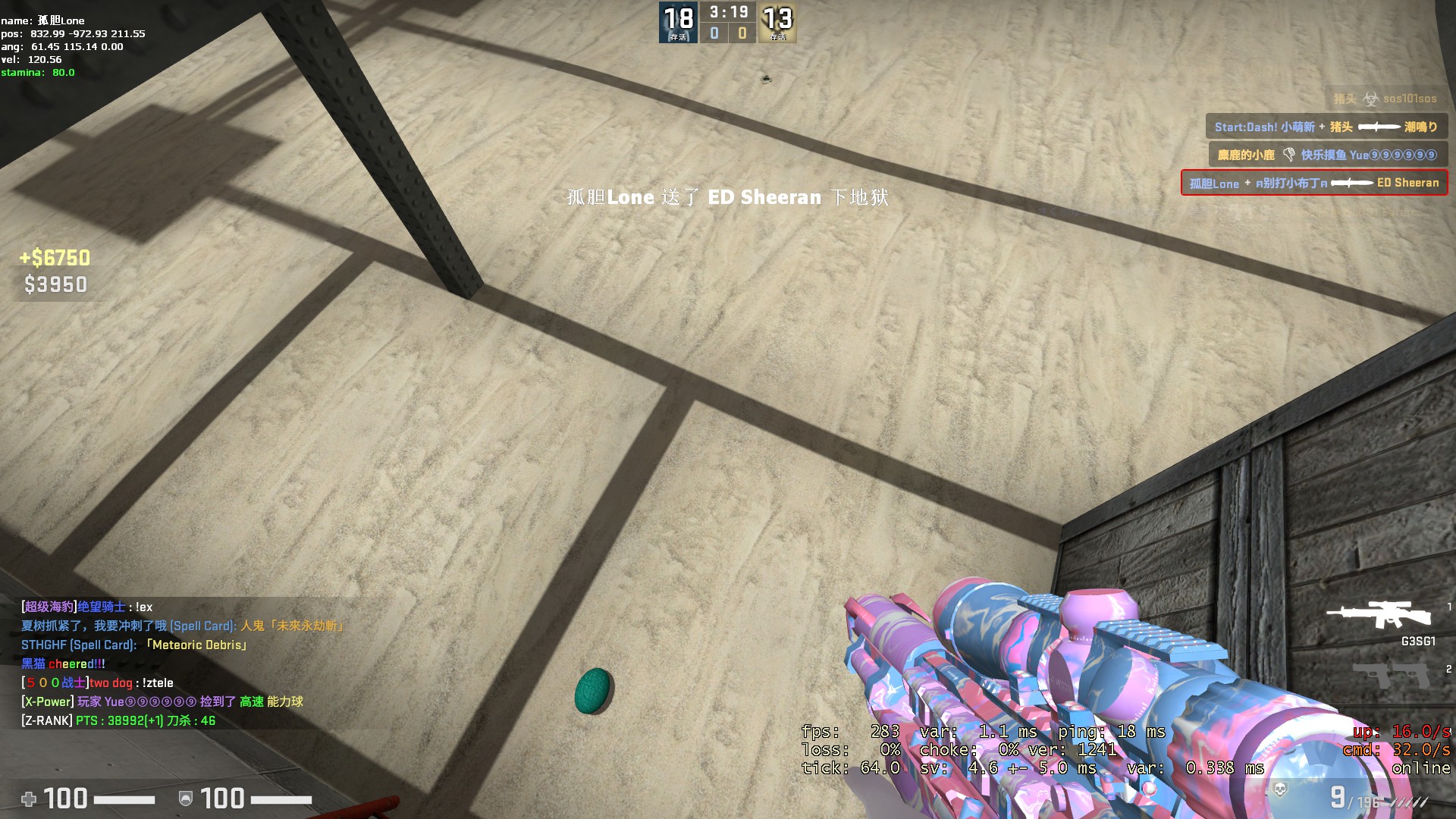The image size is (1456, 819).
Task: Click the $3950 money display
Action: 55,285
